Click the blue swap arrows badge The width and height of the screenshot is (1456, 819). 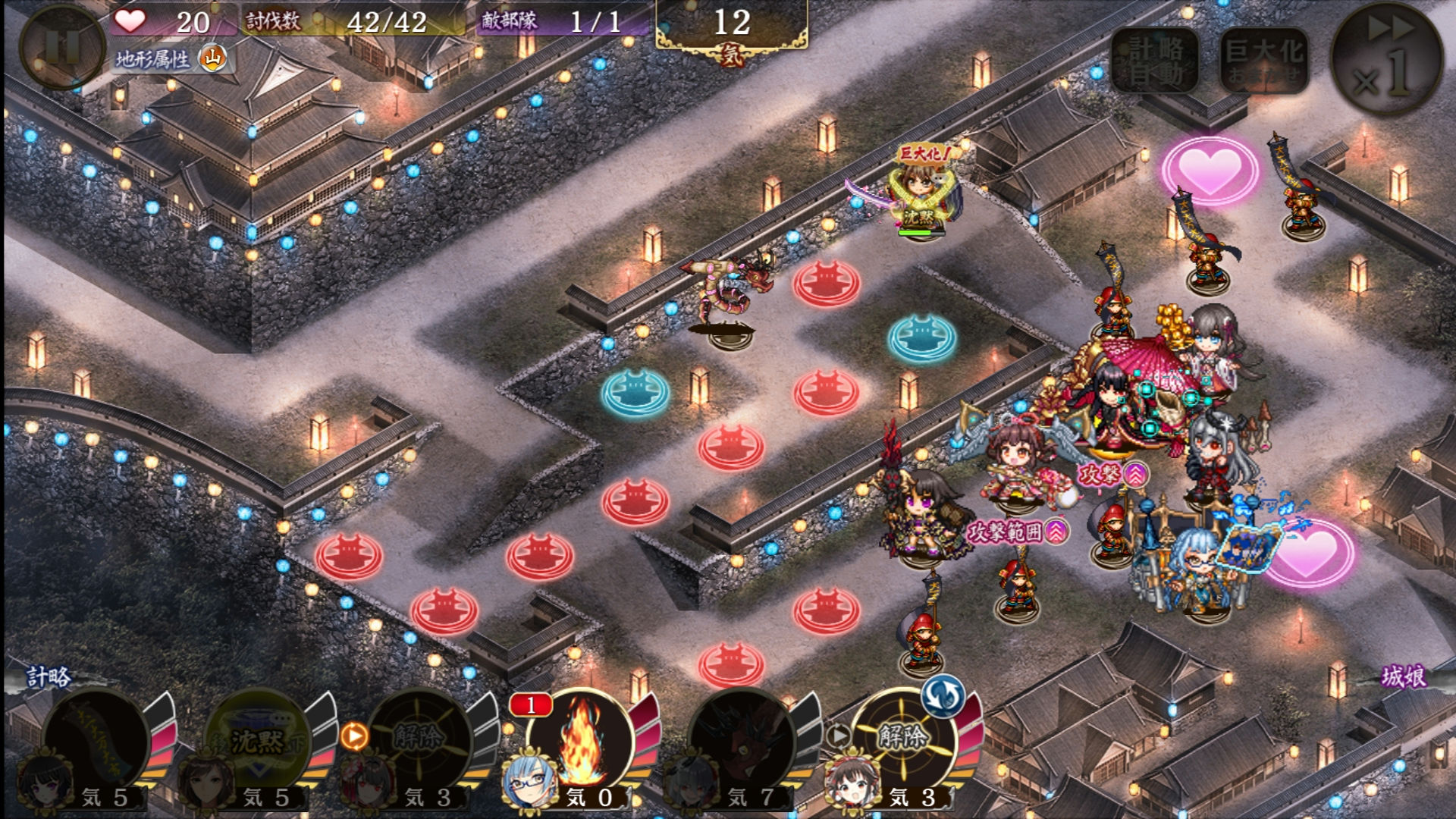coord(943,695)
